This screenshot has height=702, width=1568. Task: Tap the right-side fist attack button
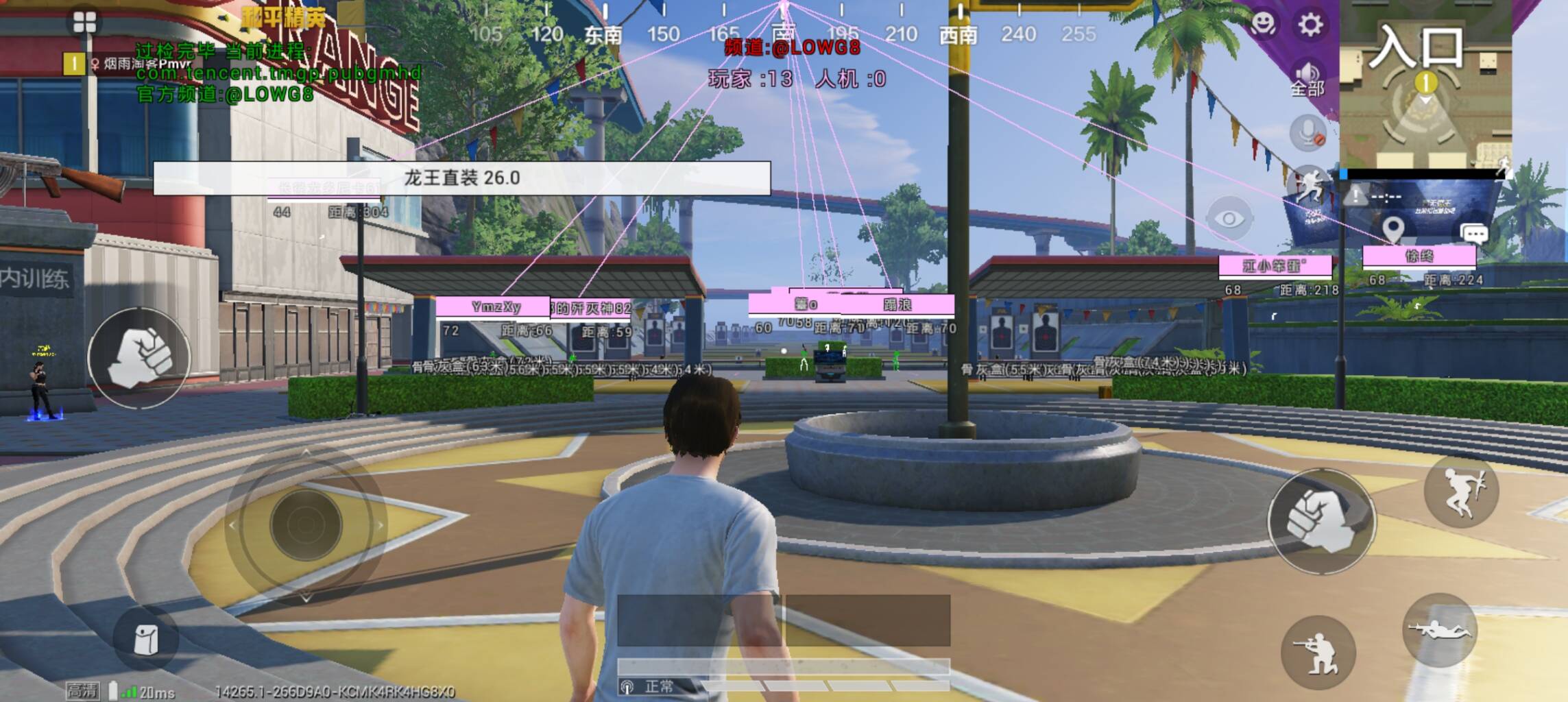(1320, 522)
